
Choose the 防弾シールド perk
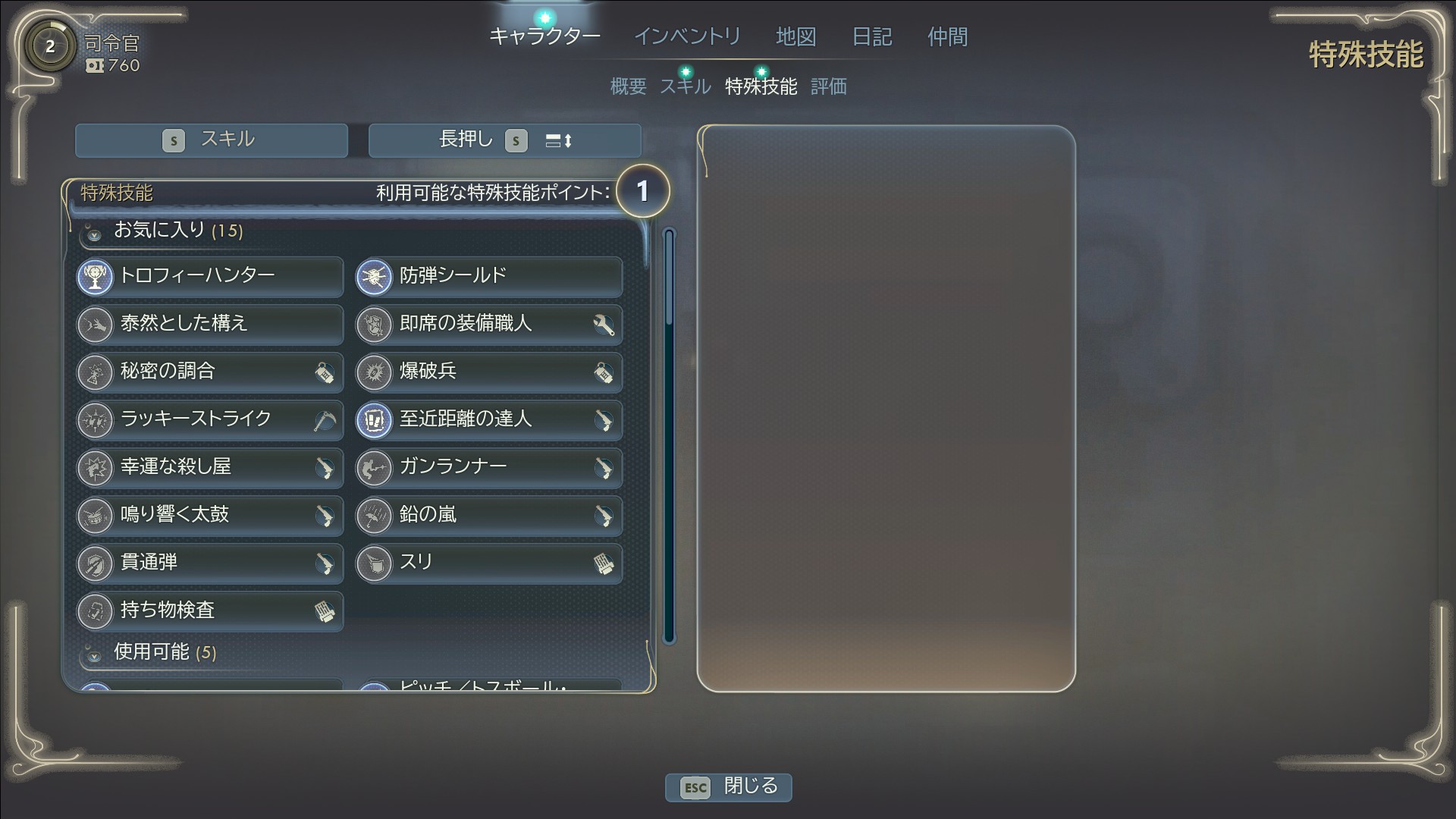click(x=489, y=276)
